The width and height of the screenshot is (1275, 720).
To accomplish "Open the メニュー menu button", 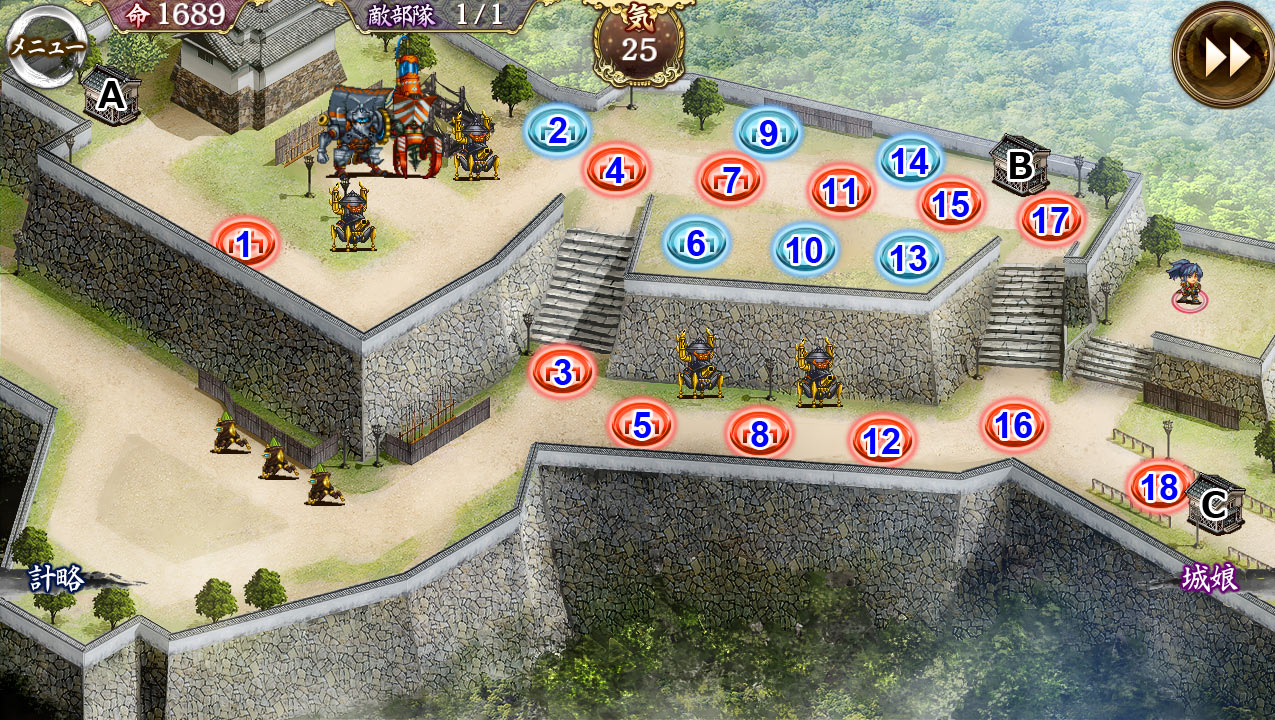I will tap(40, 44).
